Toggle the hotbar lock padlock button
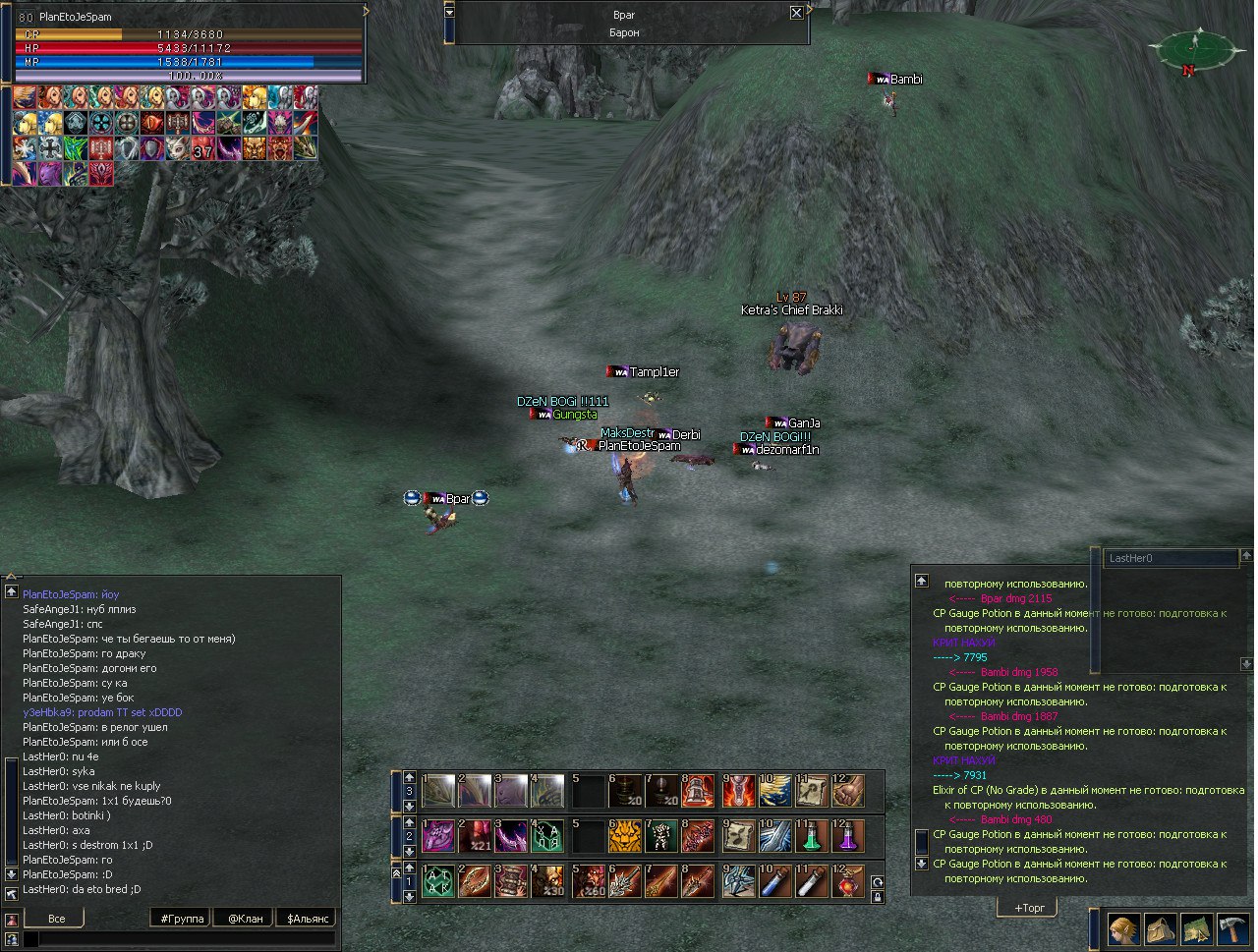The image size is (1258, 952). pos(878,896)
